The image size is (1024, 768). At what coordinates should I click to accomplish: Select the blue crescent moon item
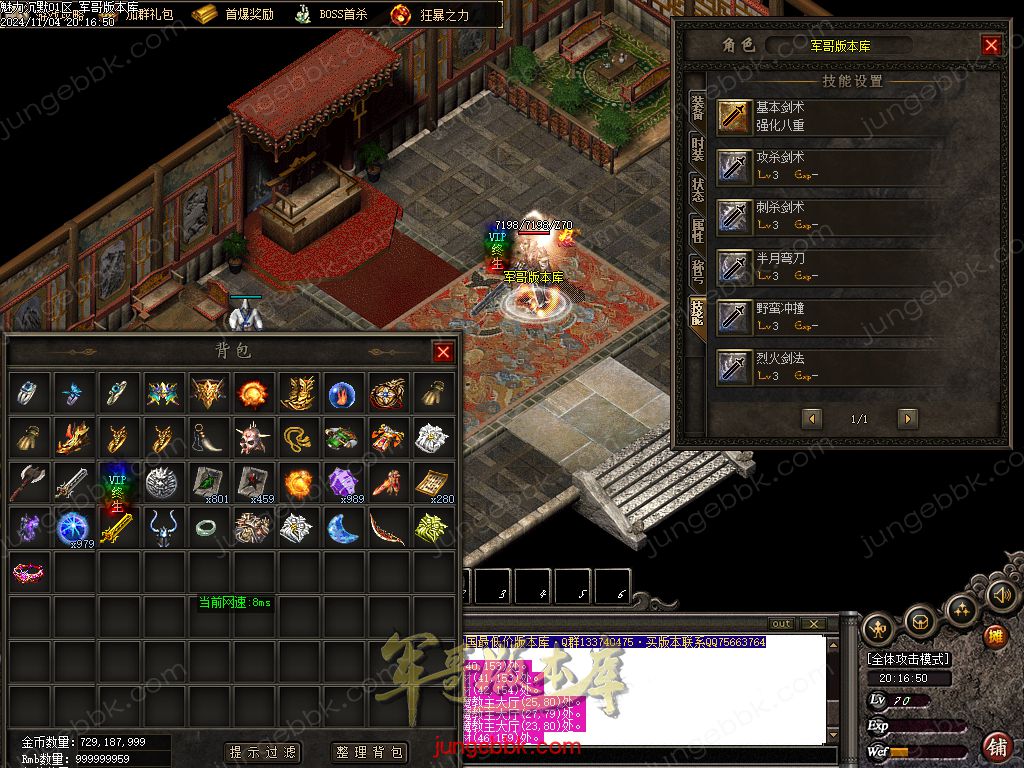[x=343, y=527]
